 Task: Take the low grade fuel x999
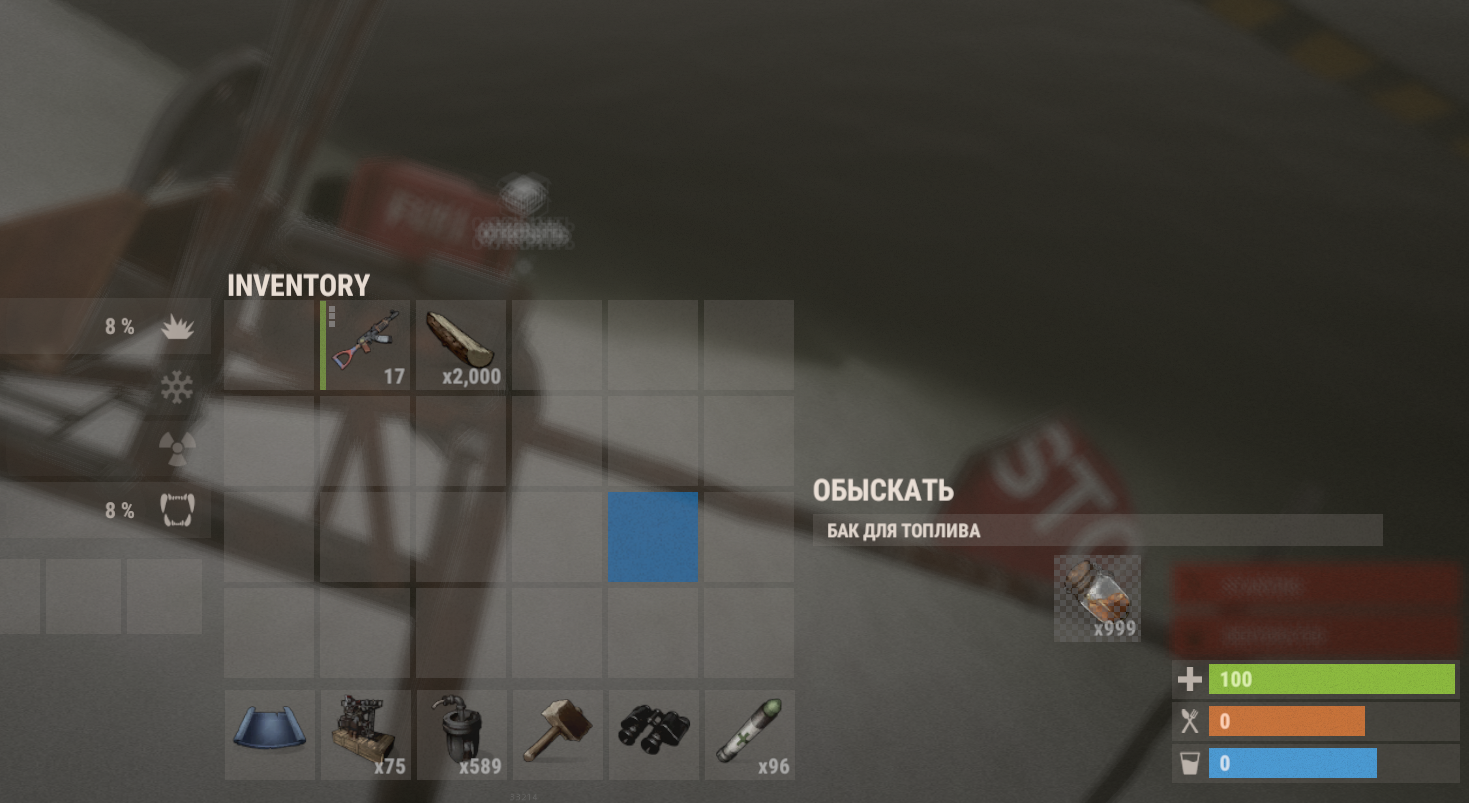click(1097, 598)
